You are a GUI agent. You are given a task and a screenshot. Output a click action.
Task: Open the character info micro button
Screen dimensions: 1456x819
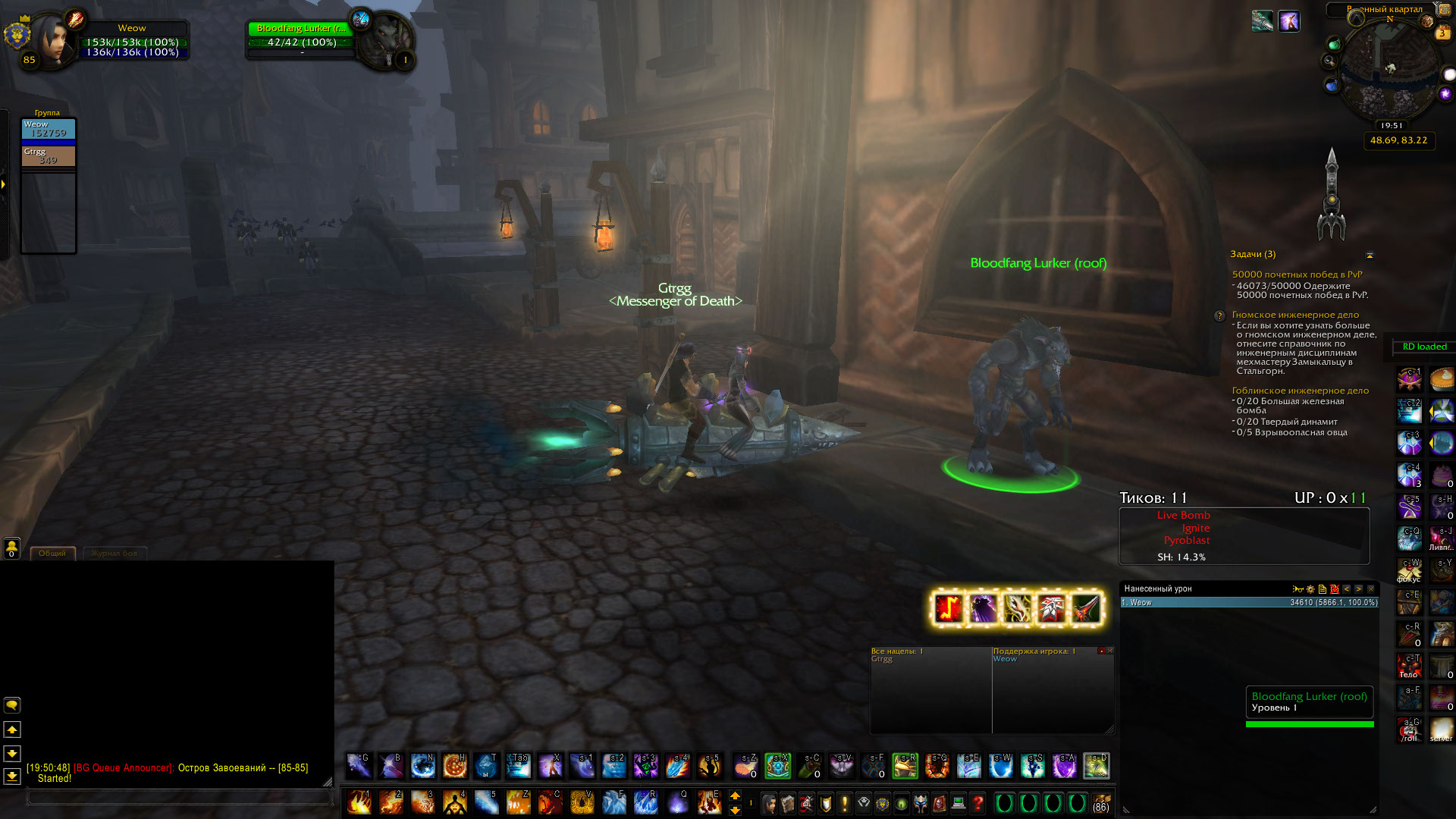(769, 802)
